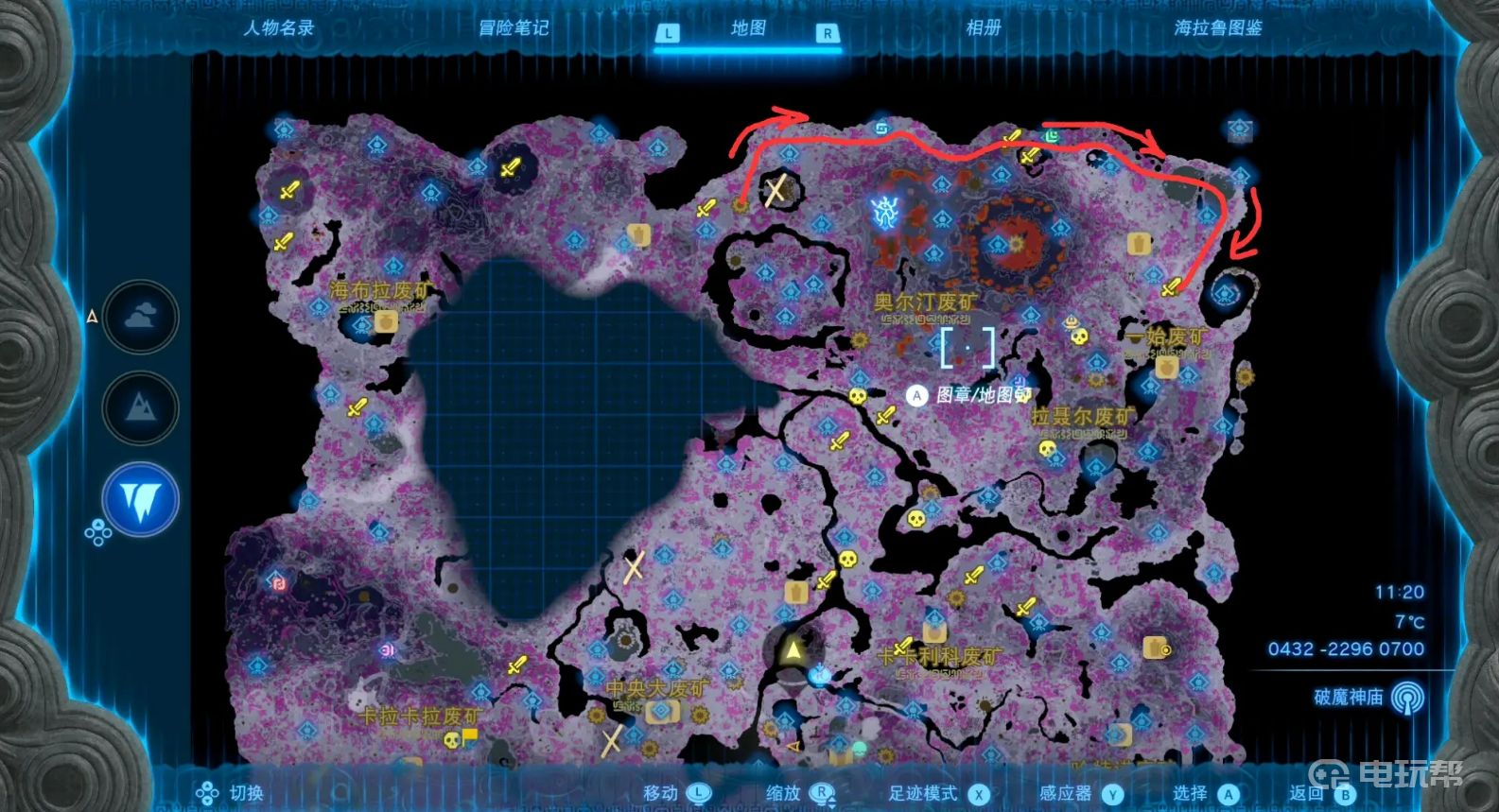Screen dimensions: 1499x812
Task: Show the sky layer with the cloud icon
Action: [x=141, y=317]
